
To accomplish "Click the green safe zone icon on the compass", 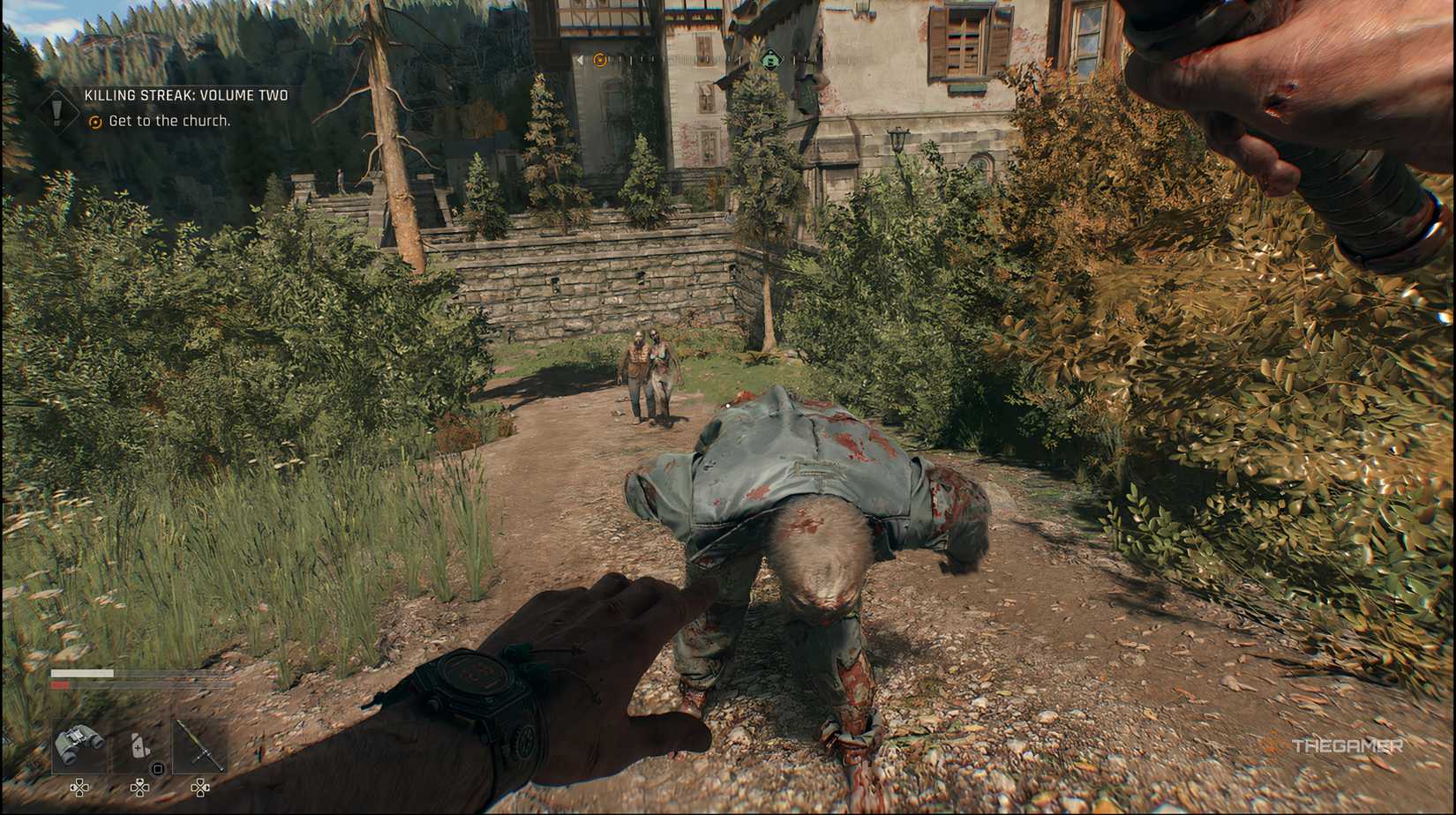I will pos(770,60).
